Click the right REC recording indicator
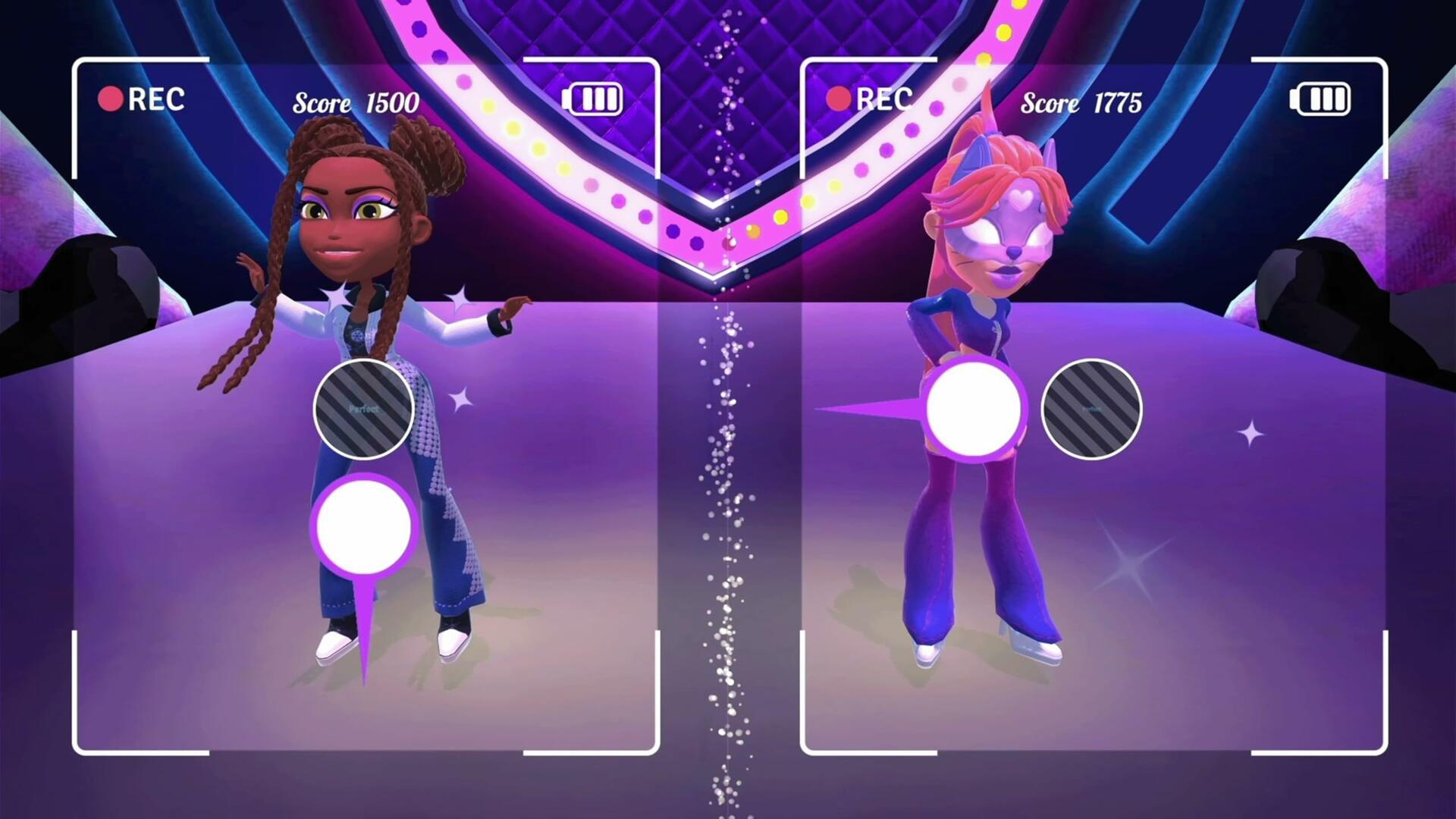 click(878, 99)
